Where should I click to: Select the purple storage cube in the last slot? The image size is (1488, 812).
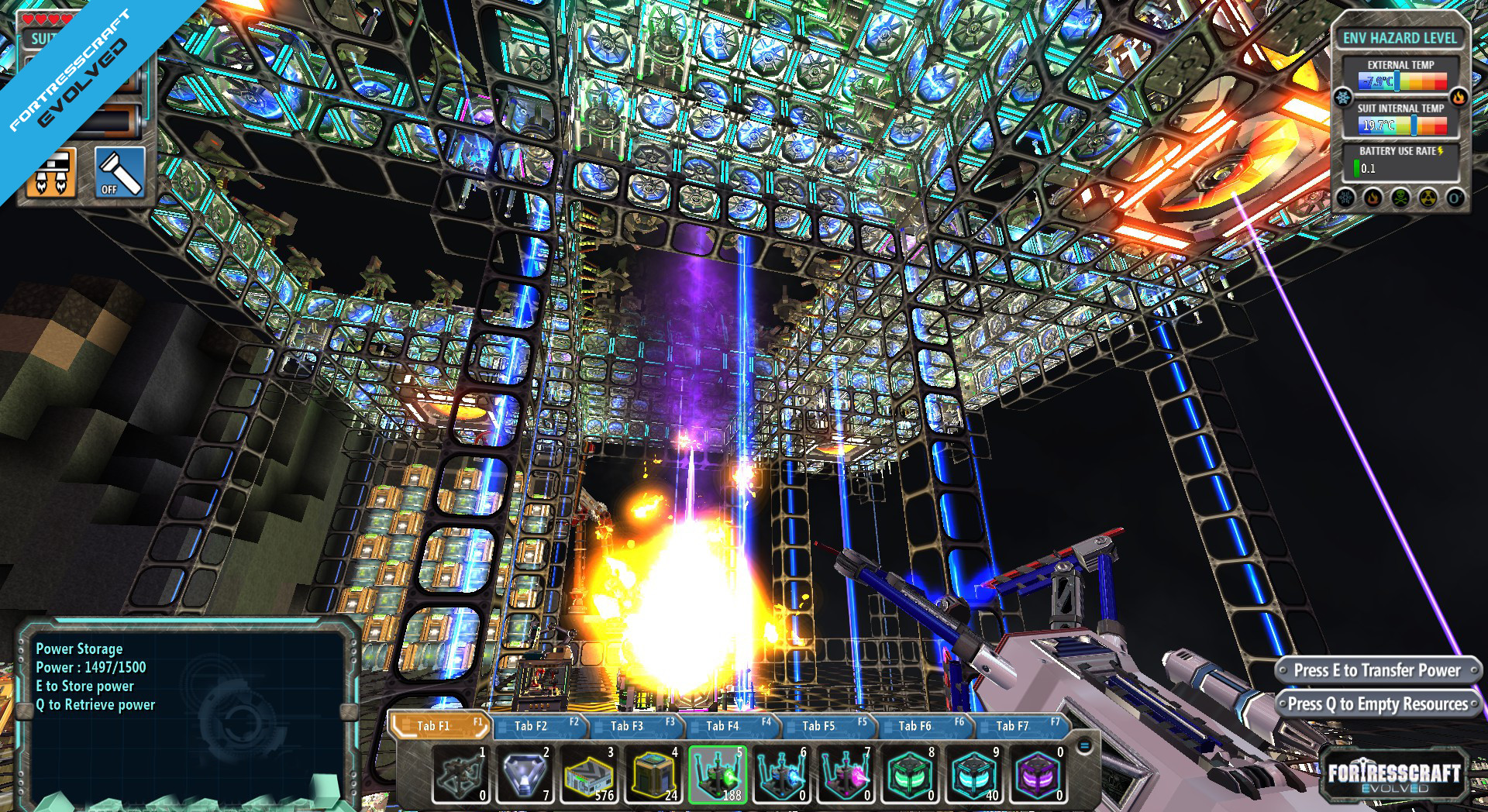pyautogui.click(x=1038, y=776)
